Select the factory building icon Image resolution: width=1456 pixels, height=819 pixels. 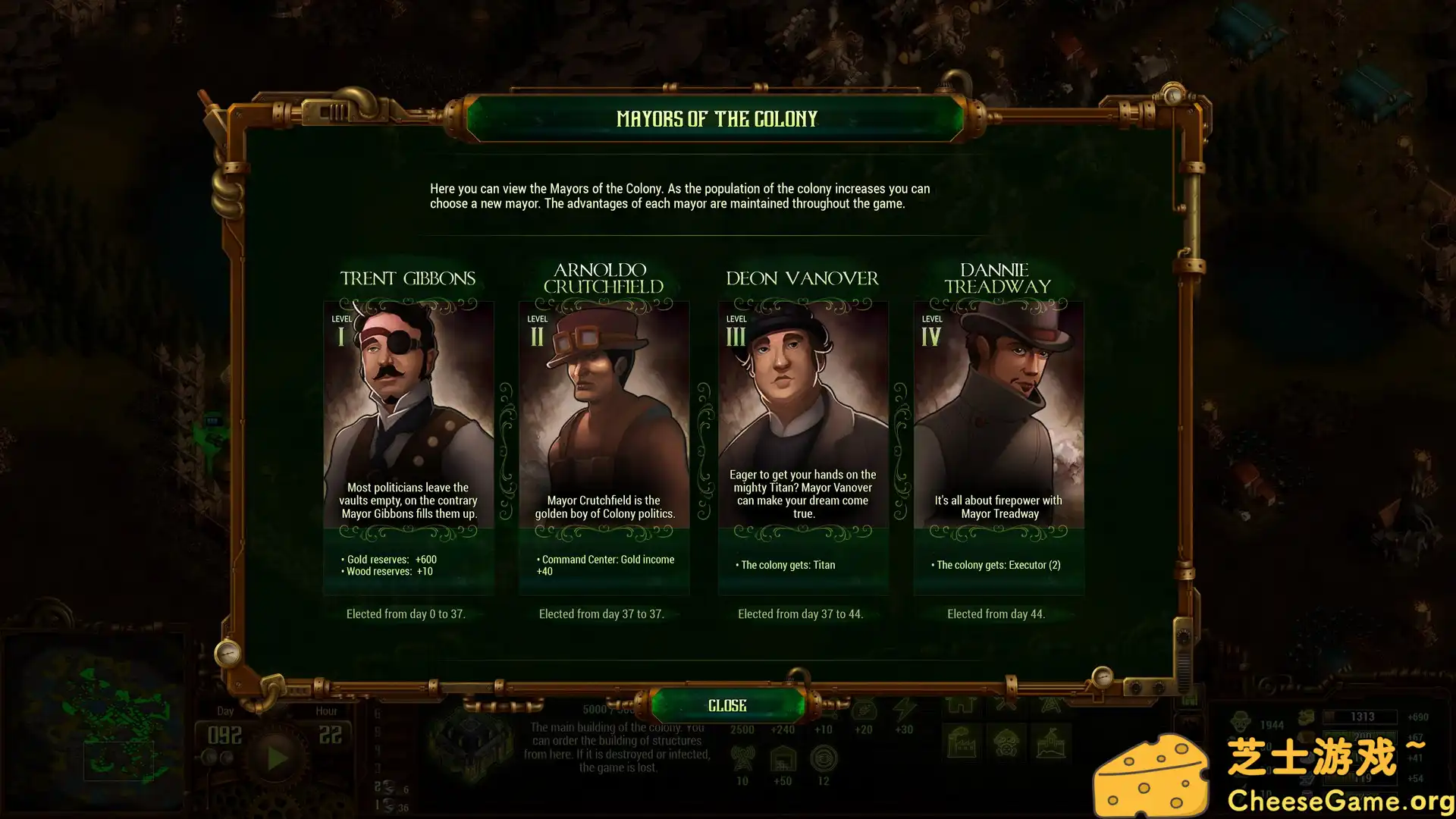pos(961,742)
